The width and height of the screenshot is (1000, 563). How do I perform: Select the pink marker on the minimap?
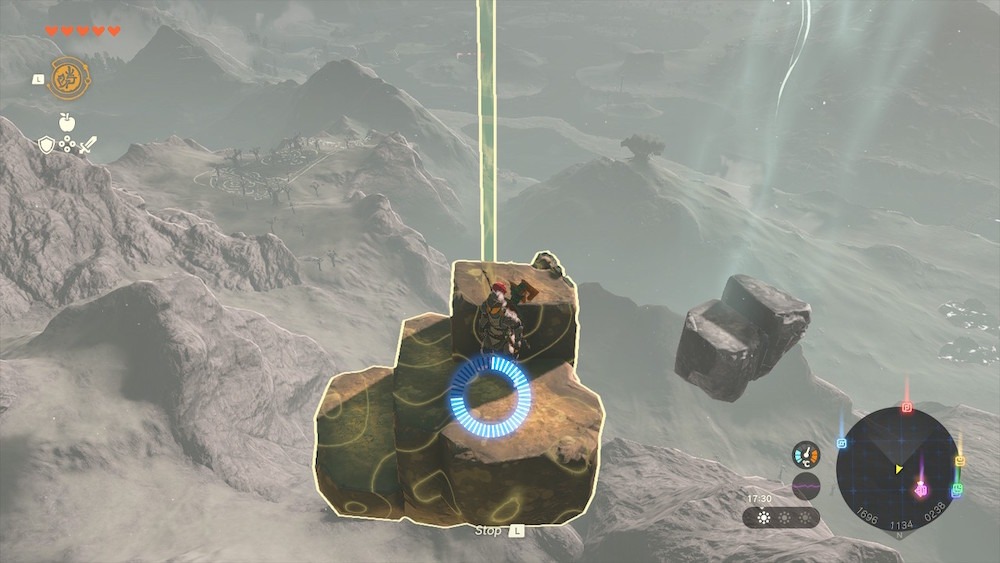click(x=921, y=489)
